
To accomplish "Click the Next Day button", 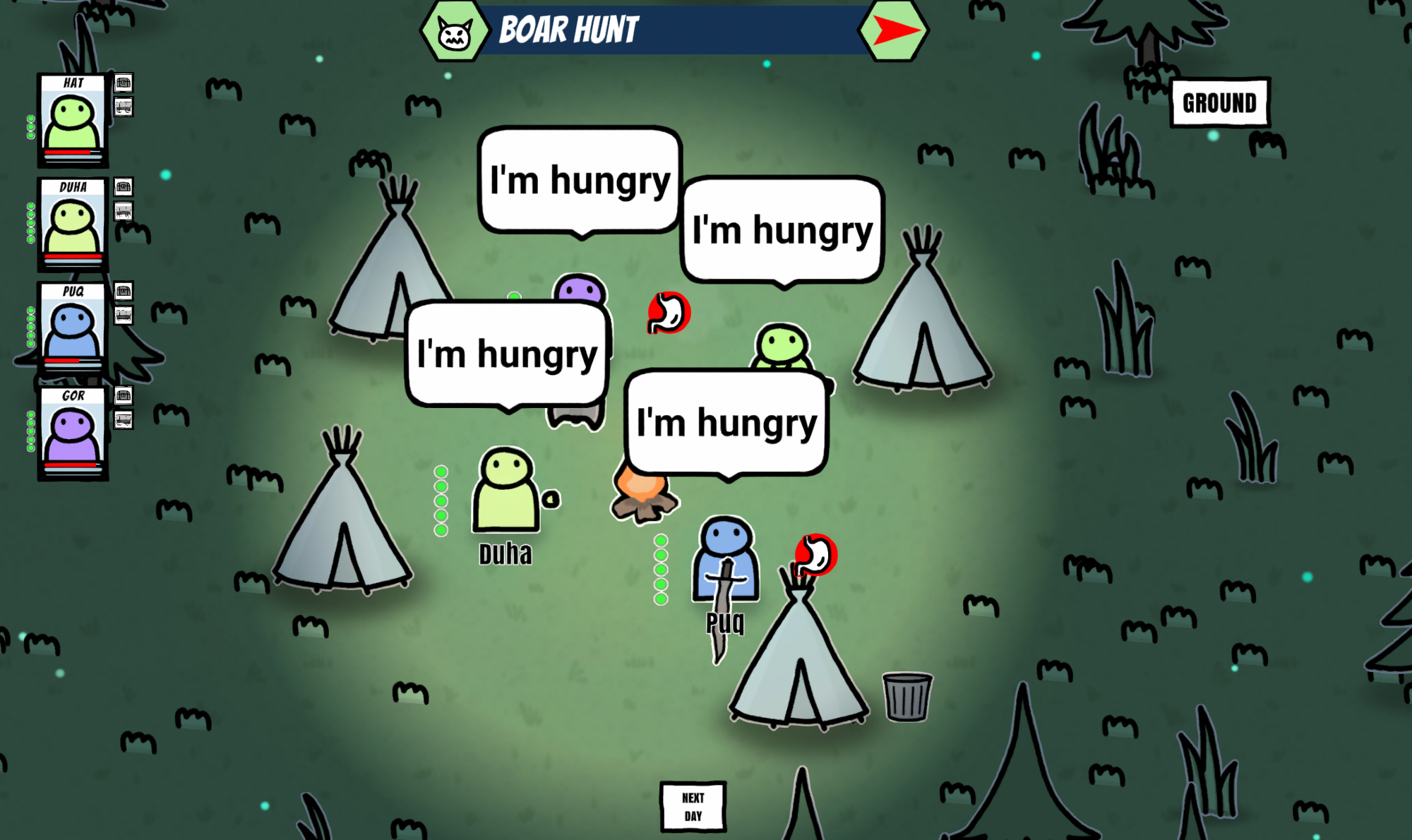I will click(x=693, y=806).
